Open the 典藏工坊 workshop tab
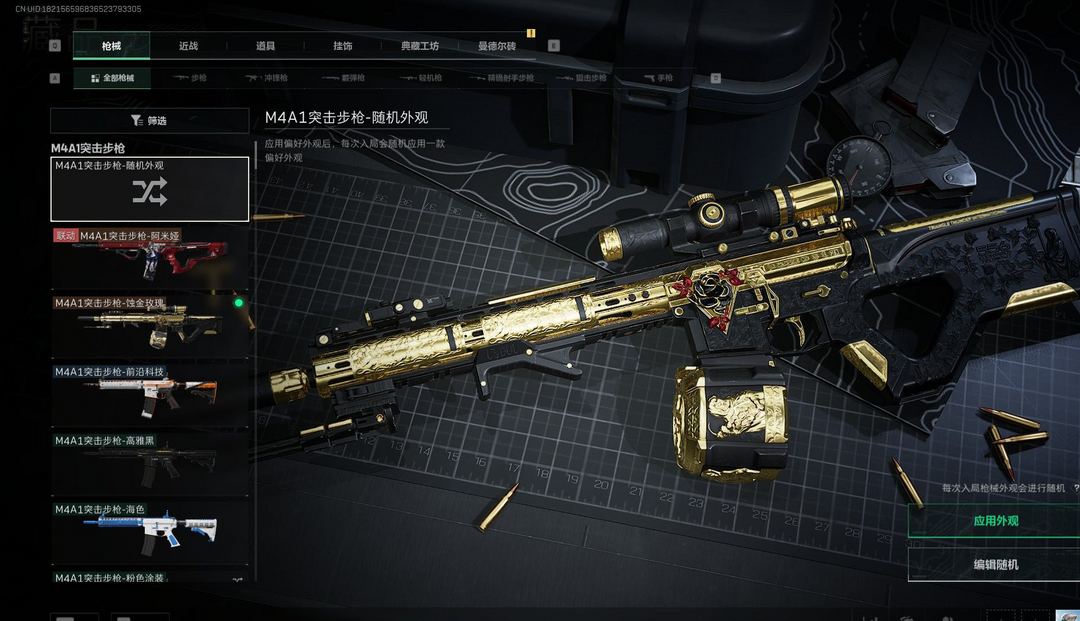Viewport: 1080px width, 621px height. 420,46
